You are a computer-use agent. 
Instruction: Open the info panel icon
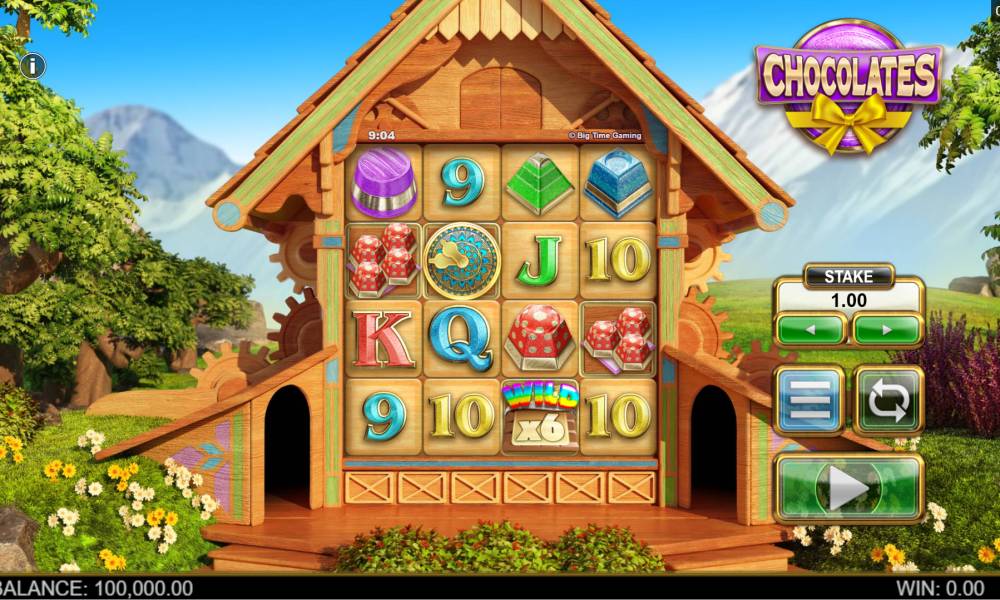[x=34, y=66]
